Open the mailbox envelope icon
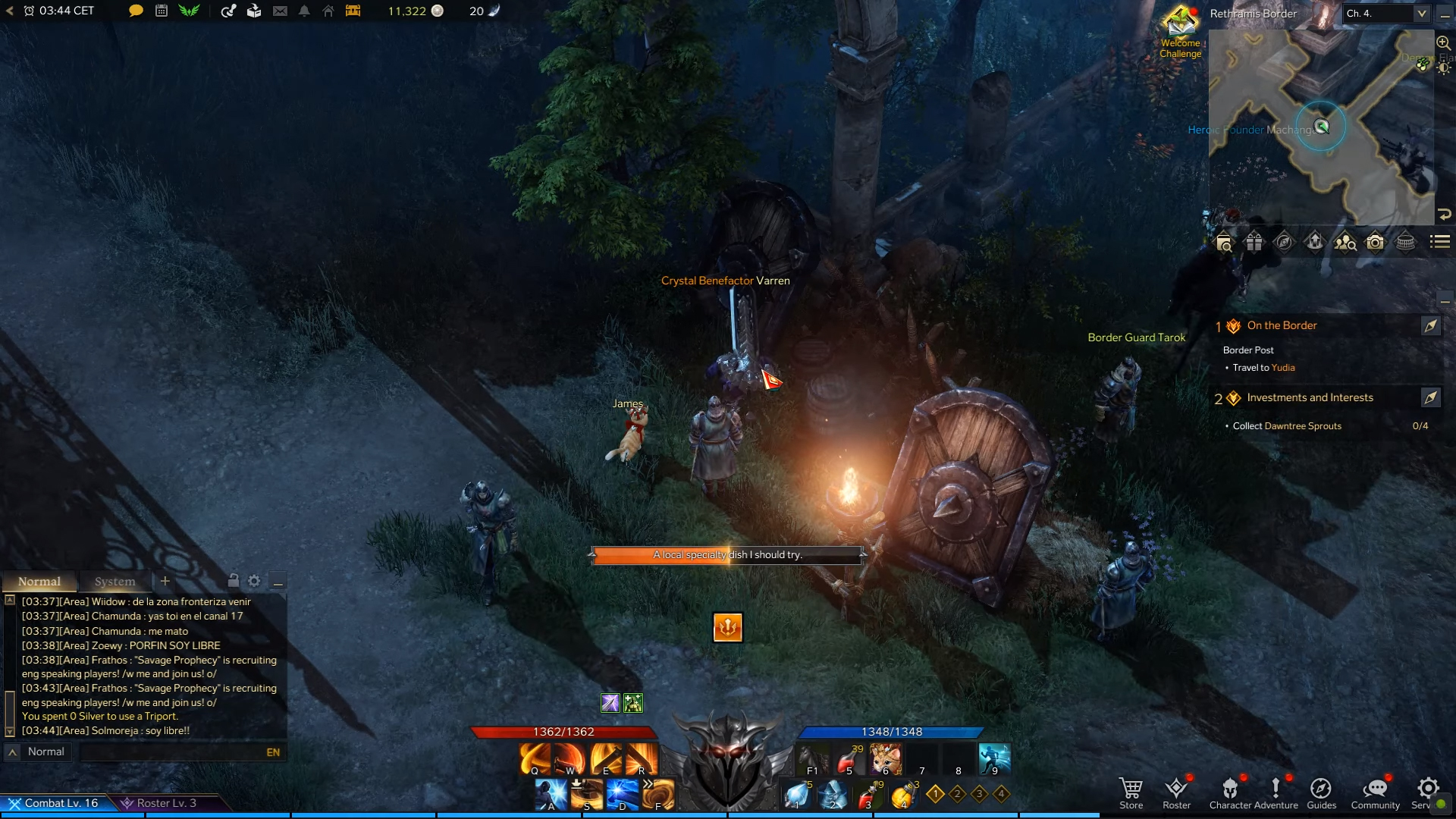 coord(281,11)
